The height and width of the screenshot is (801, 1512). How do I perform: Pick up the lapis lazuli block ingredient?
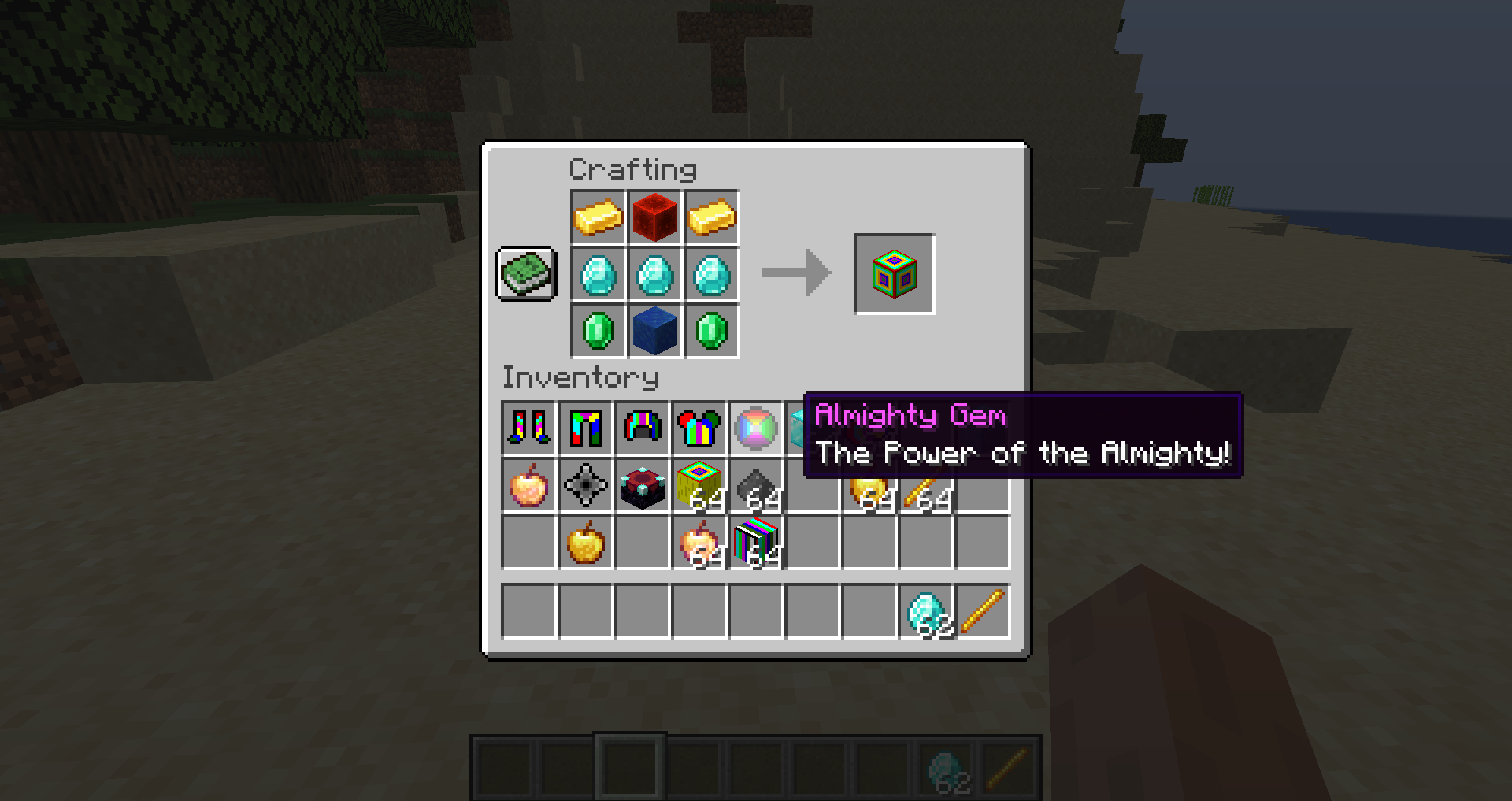click(x=654, y=331)
